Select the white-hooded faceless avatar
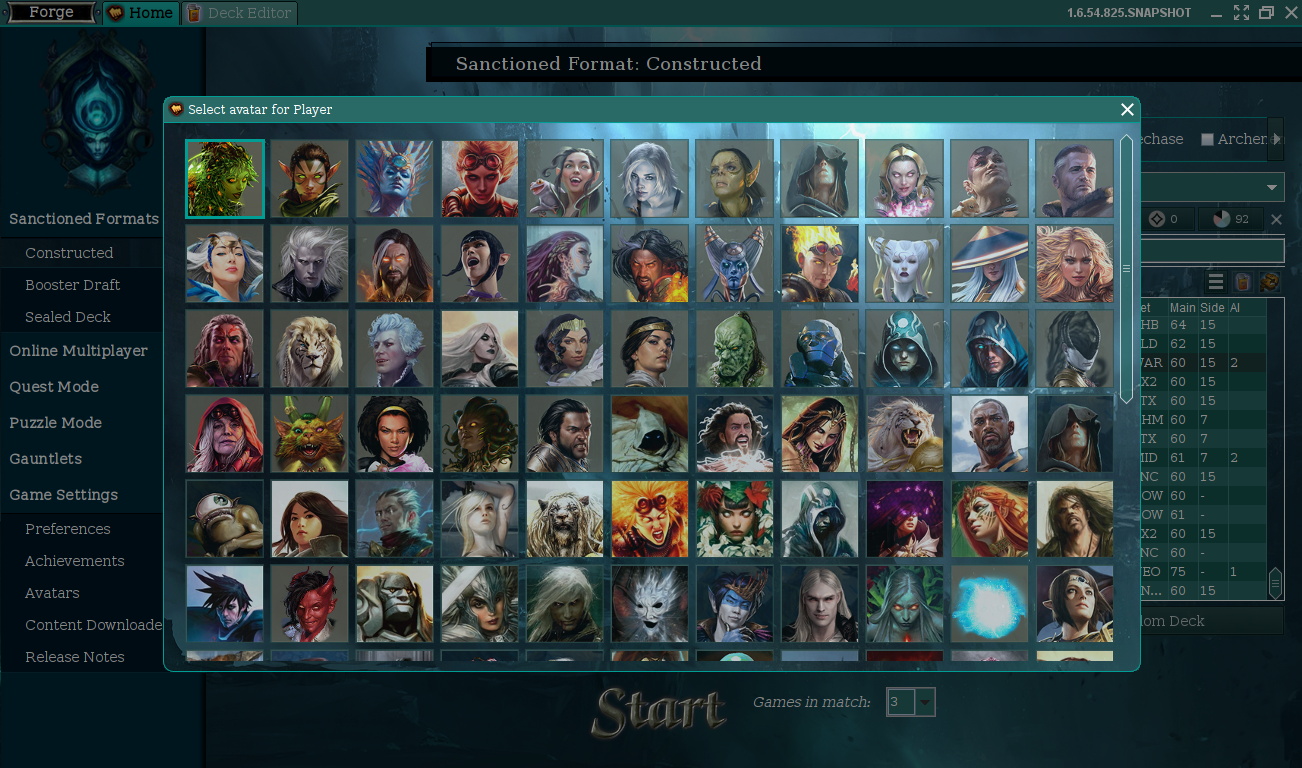1302x768 pixels. tap(650, 433)
